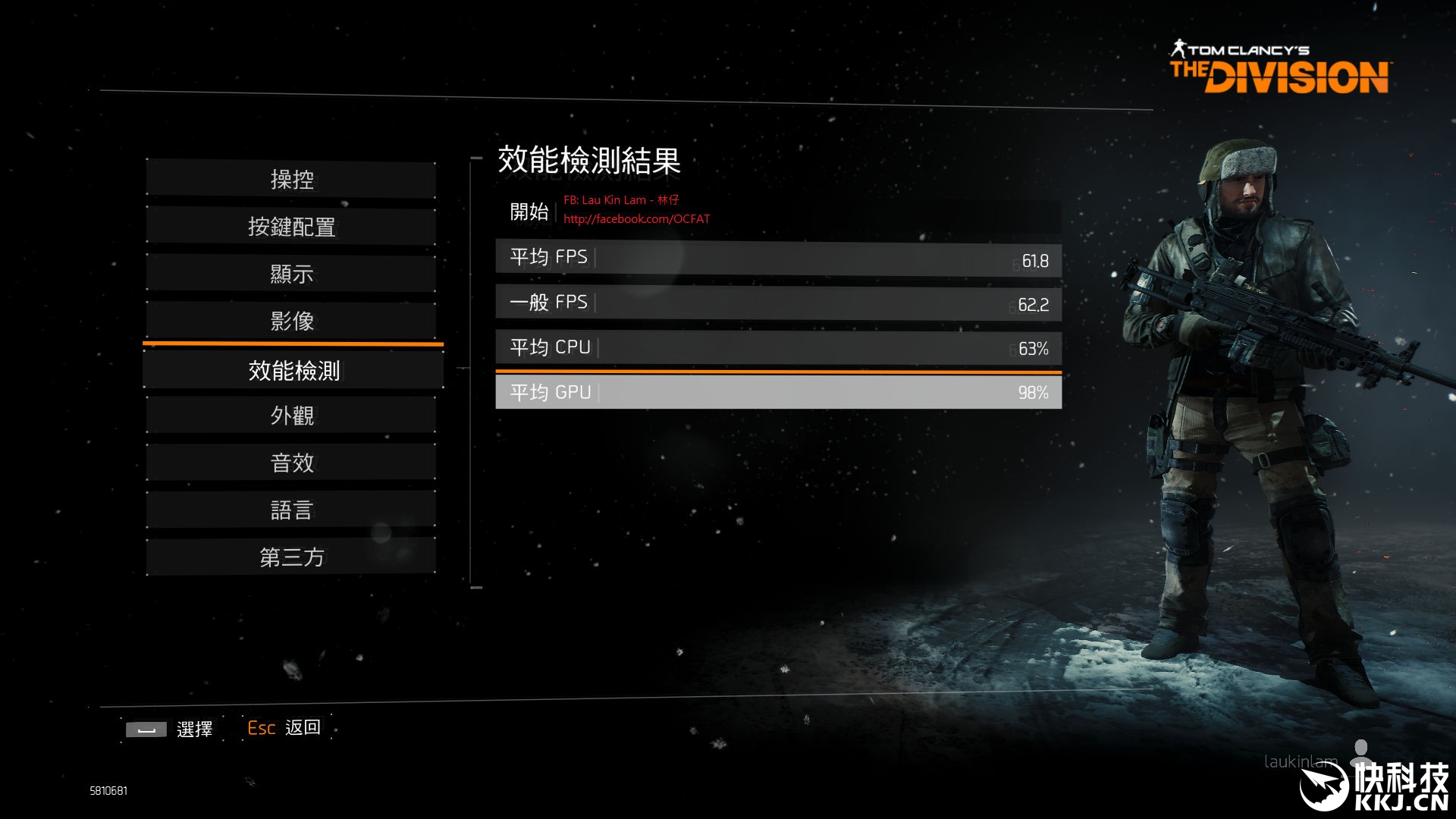Open the 顯示 display settings
1456x819 pixels.
[291, 274]
